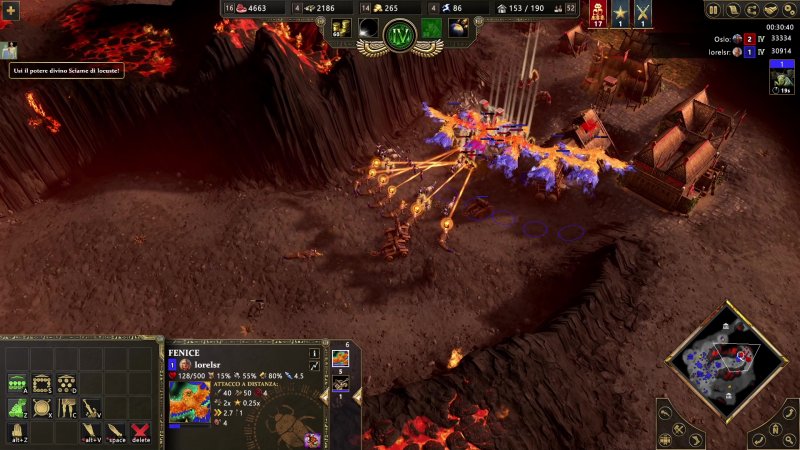The image size is (800, 450).
Task: Select the crossed swords military banner
Action: pyautogui.click(x=642, y=15)
